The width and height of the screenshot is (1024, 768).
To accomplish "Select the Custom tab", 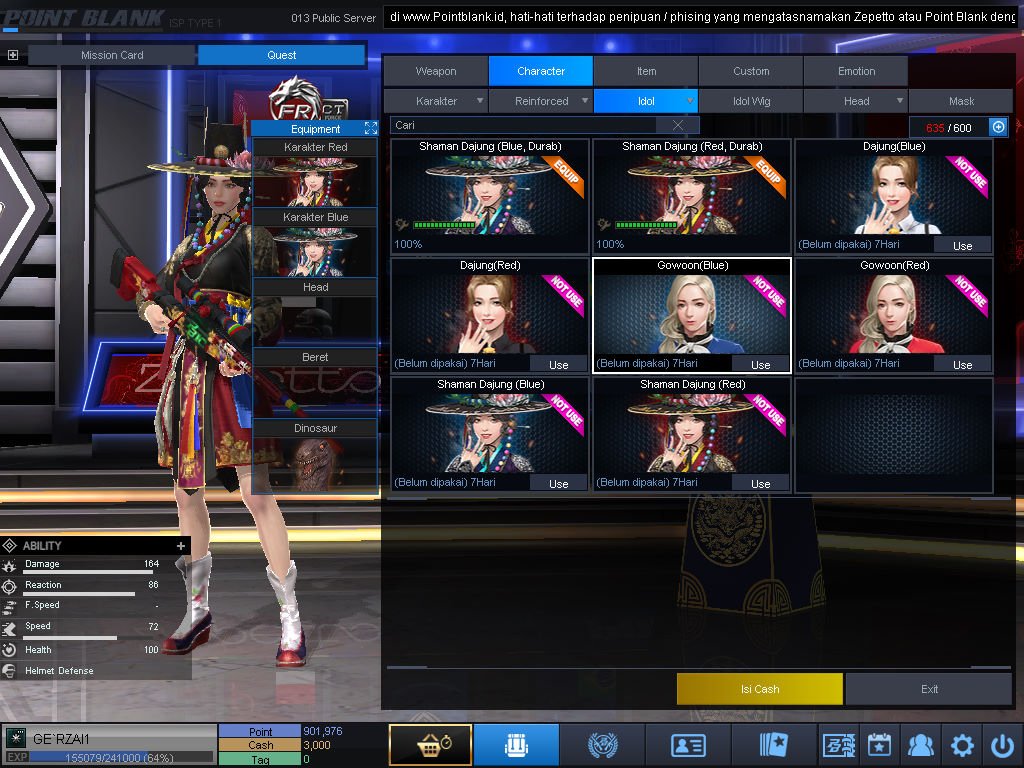I will 751,71.
